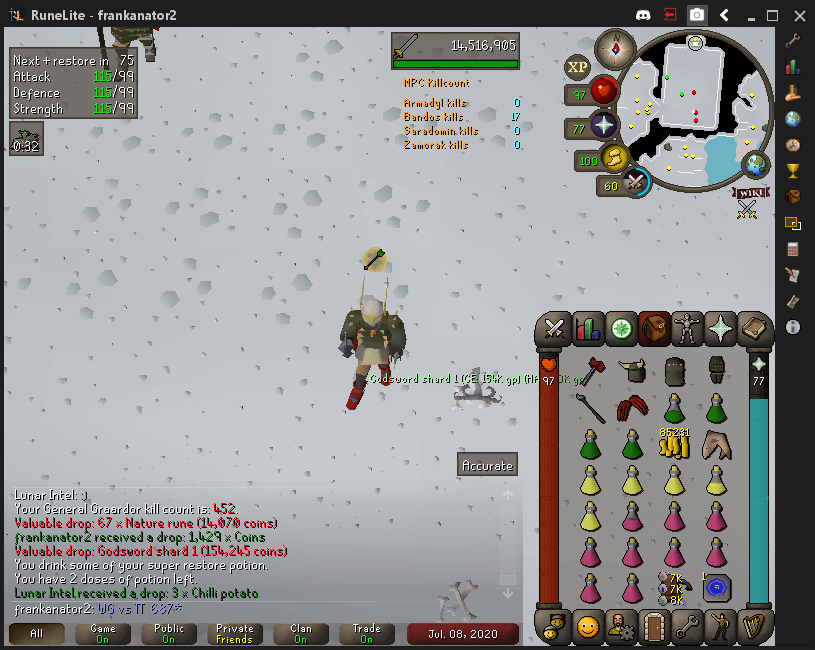Activate the special attack orb

[x=635, y=183]
